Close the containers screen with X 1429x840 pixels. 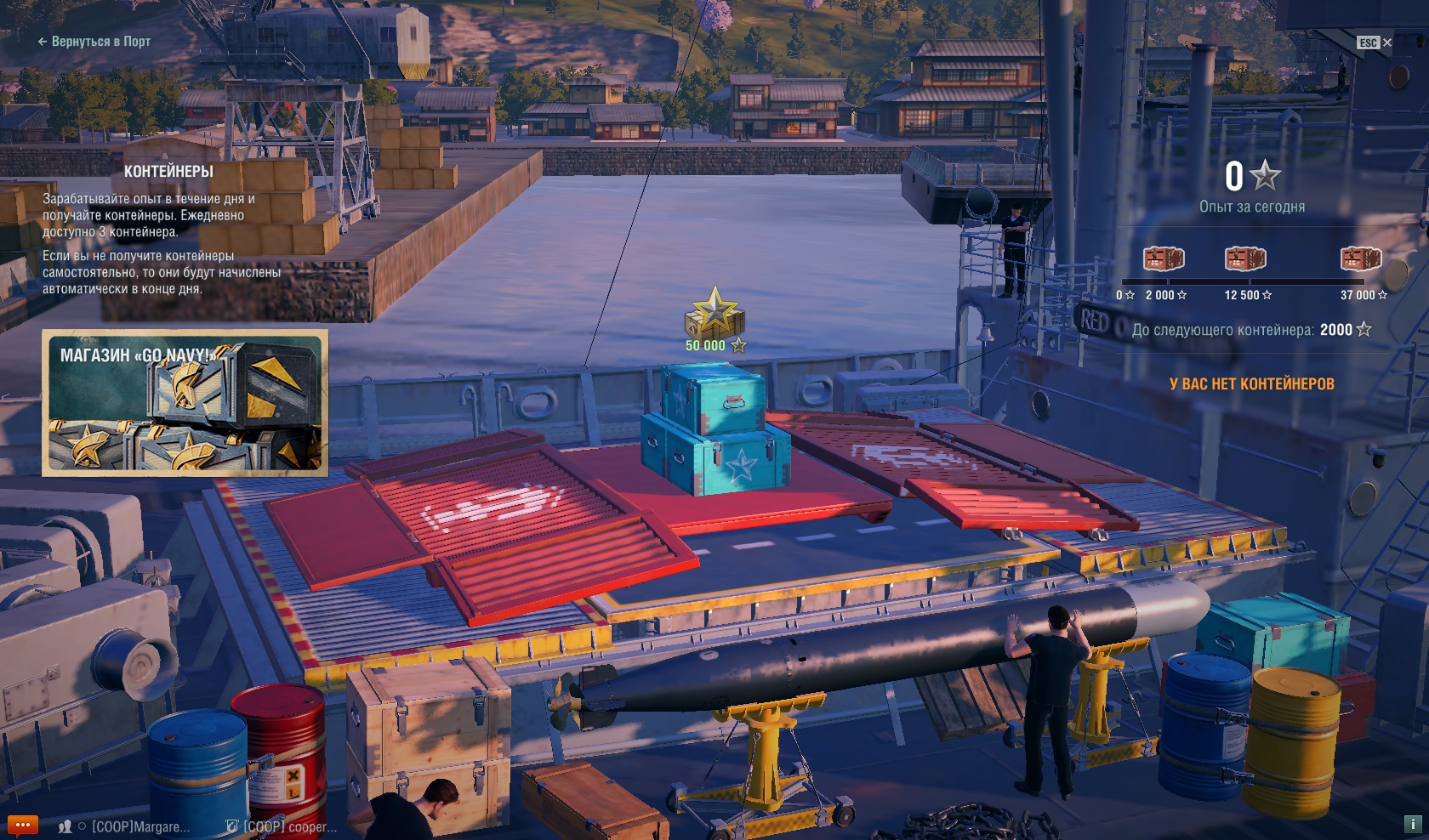point(1387,43)
